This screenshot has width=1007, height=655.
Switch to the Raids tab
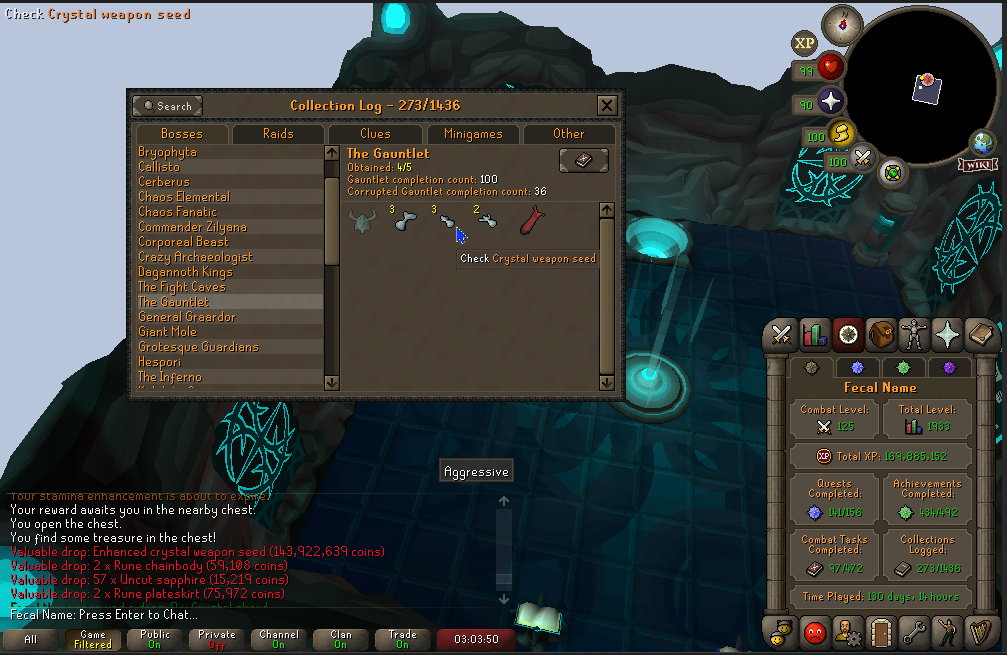point(278,133)
